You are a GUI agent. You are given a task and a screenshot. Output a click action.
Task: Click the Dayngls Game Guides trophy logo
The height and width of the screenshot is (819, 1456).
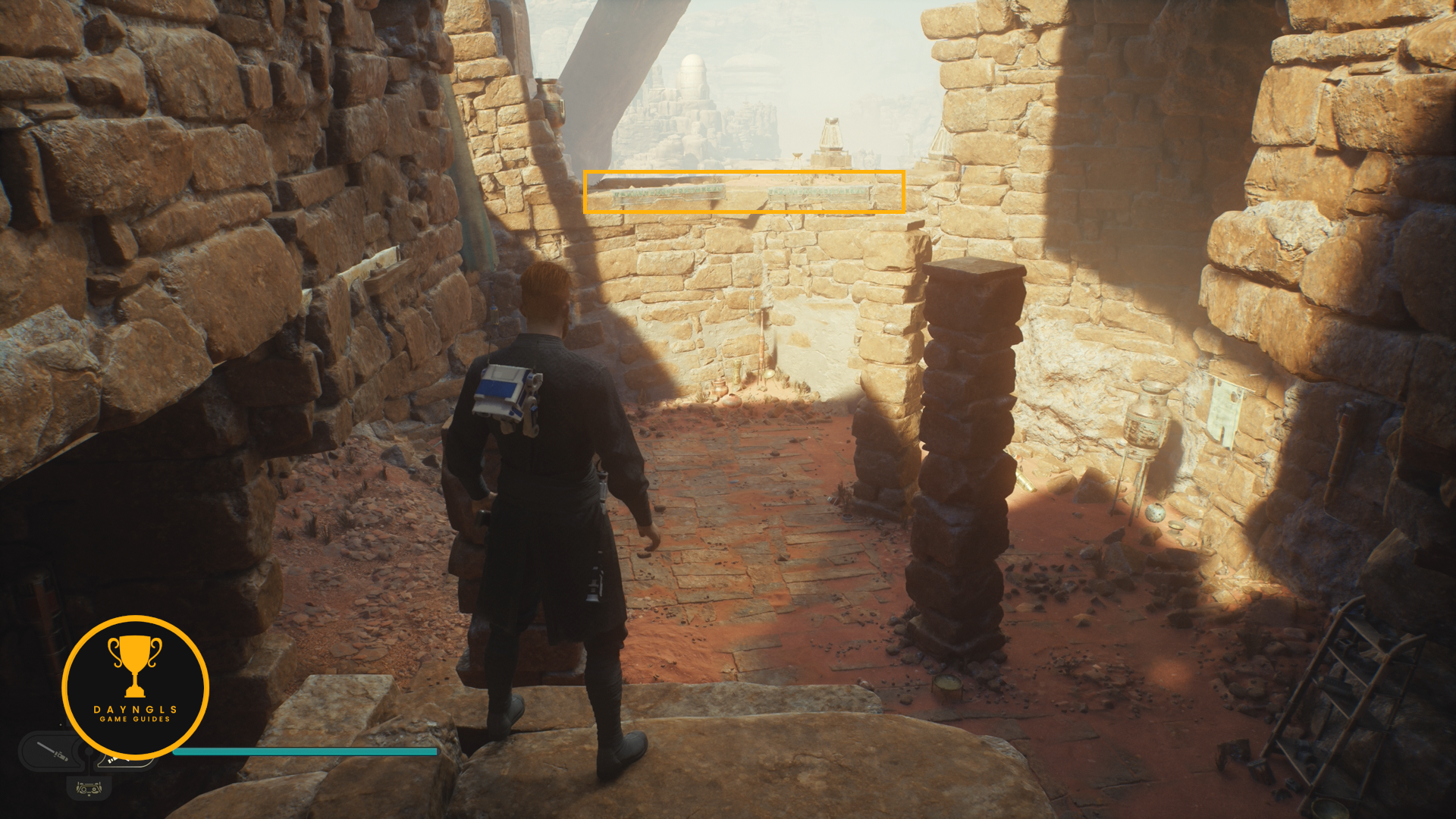pyautogui.click(x=135, y=687)
